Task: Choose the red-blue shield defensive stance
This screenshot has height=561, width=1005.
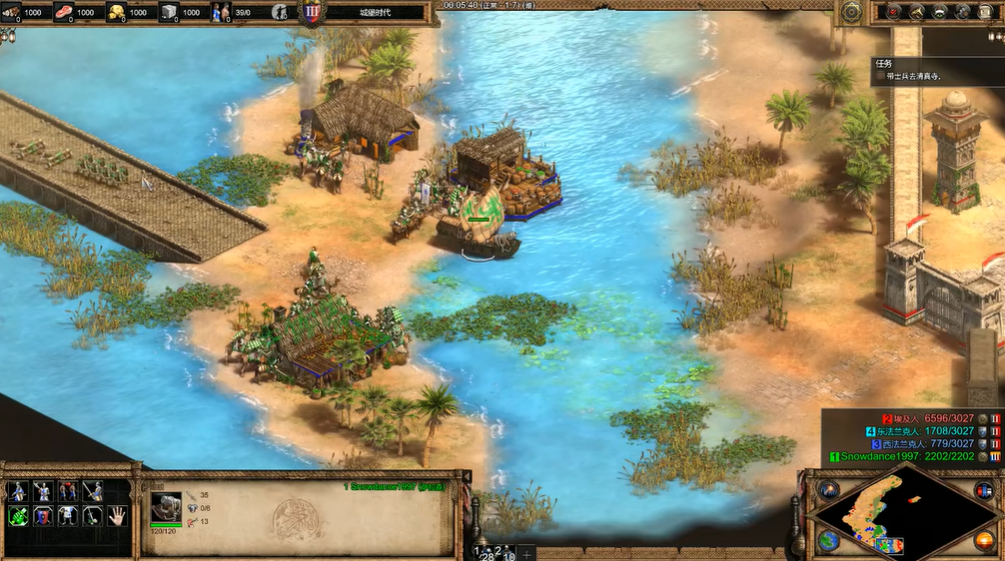Action: (x=42, y=515)
